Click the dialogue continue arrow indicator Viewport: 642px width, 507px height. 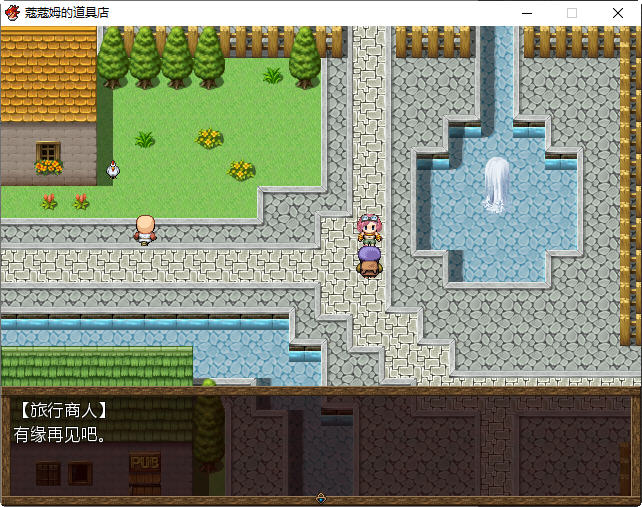(321, 497)
